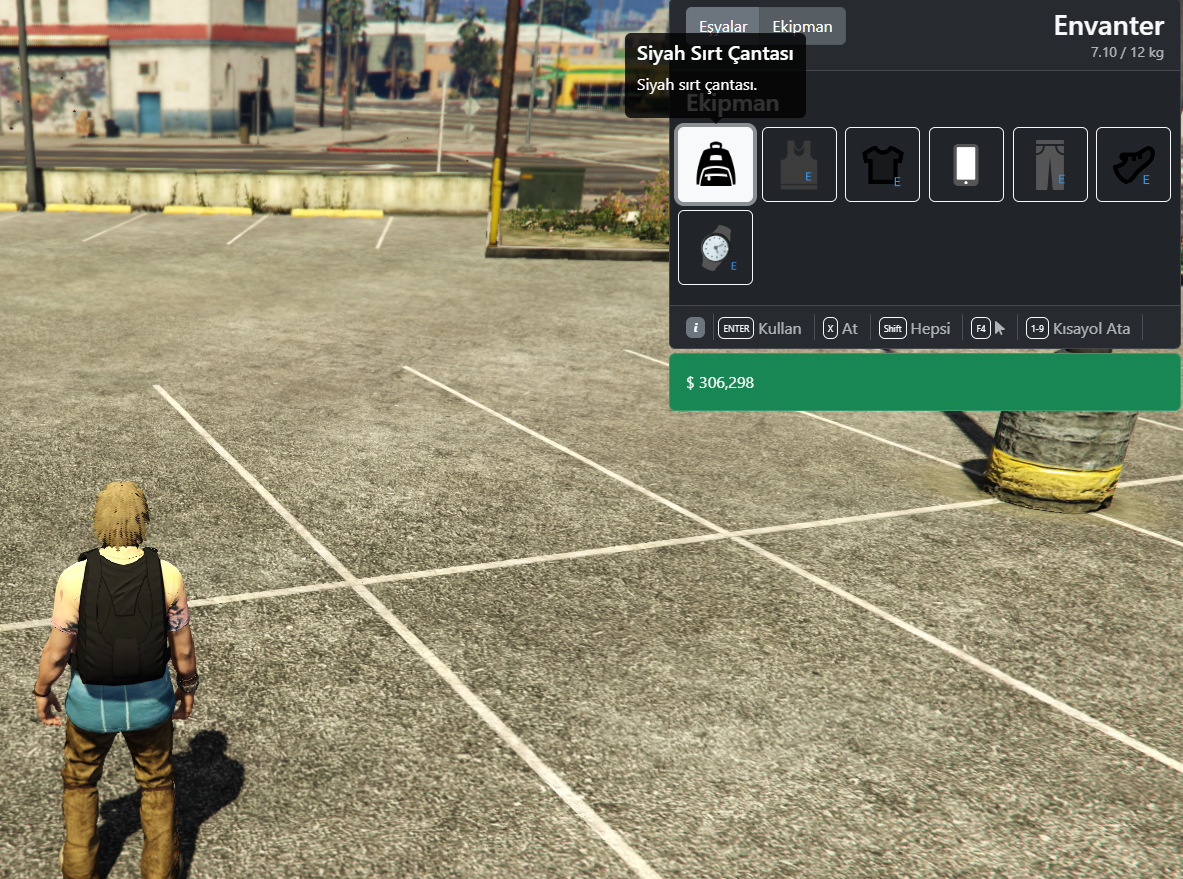Choose the sneaker shoes slot
Image resolution: width=1183 pixels, height=879 pixels.
point(1133,165)
